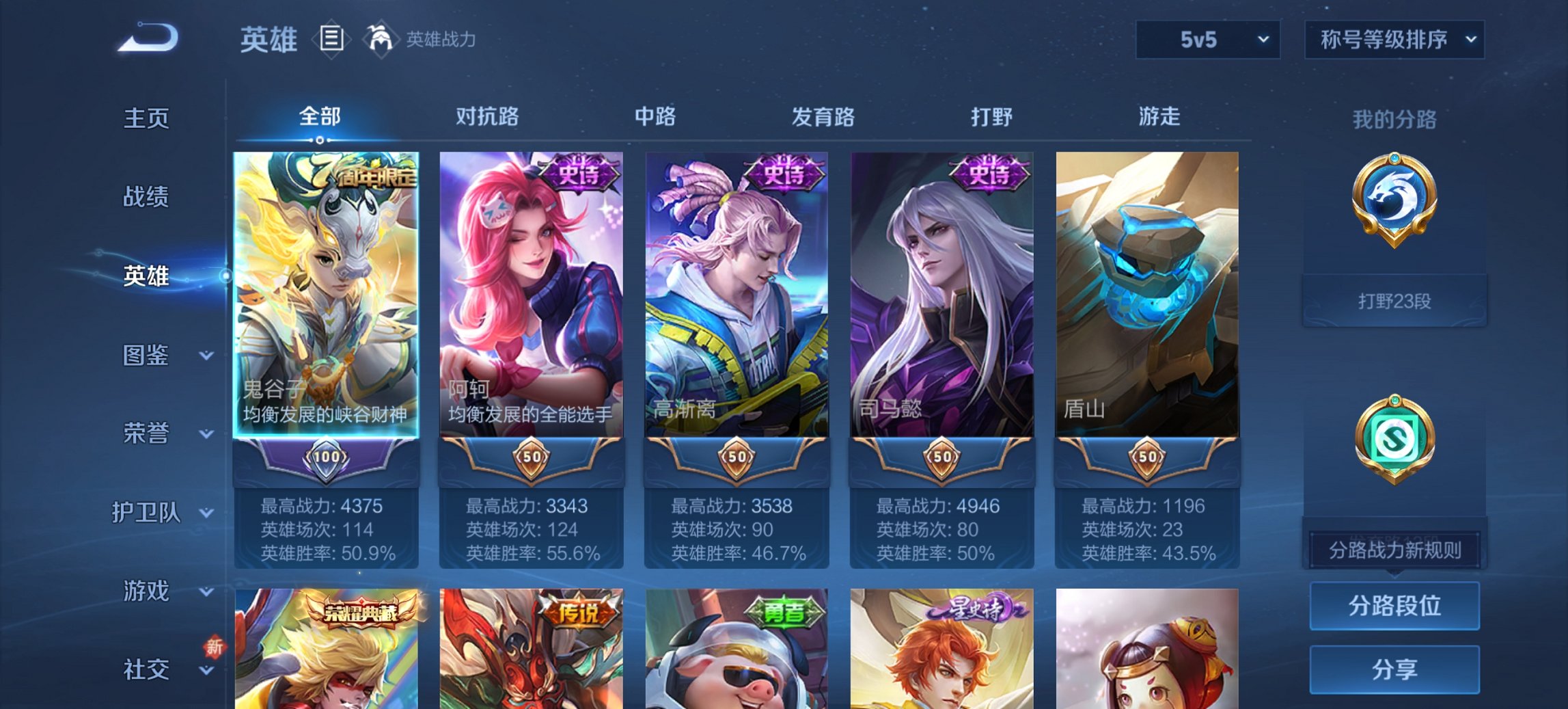Open the 称号等级排序 sorting dropdown
This screenshot has height=709, width=1568.
tap(1394, 39)
